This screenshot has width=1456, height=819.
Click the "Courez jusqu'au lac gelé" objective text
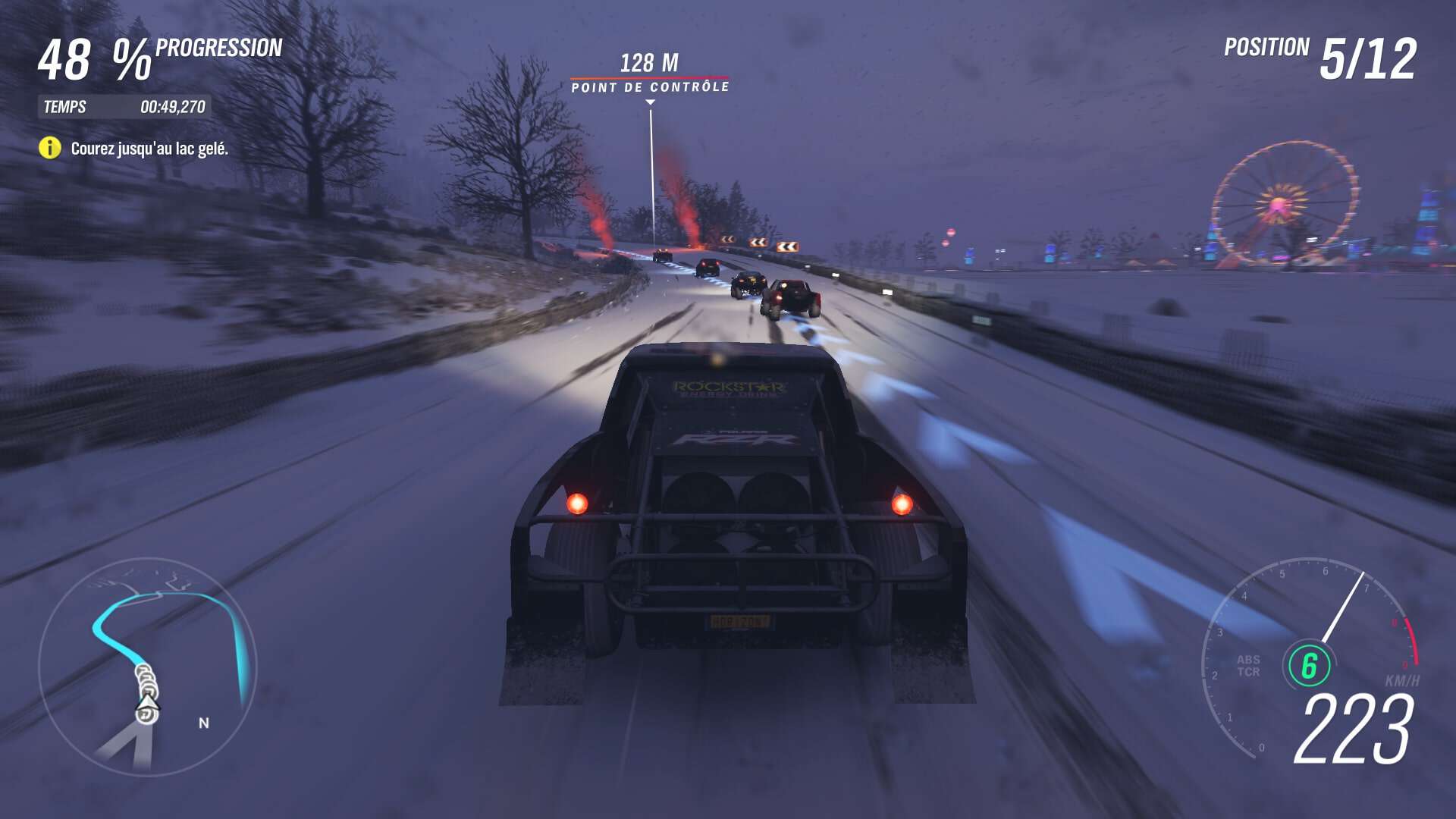pos(149,149)
